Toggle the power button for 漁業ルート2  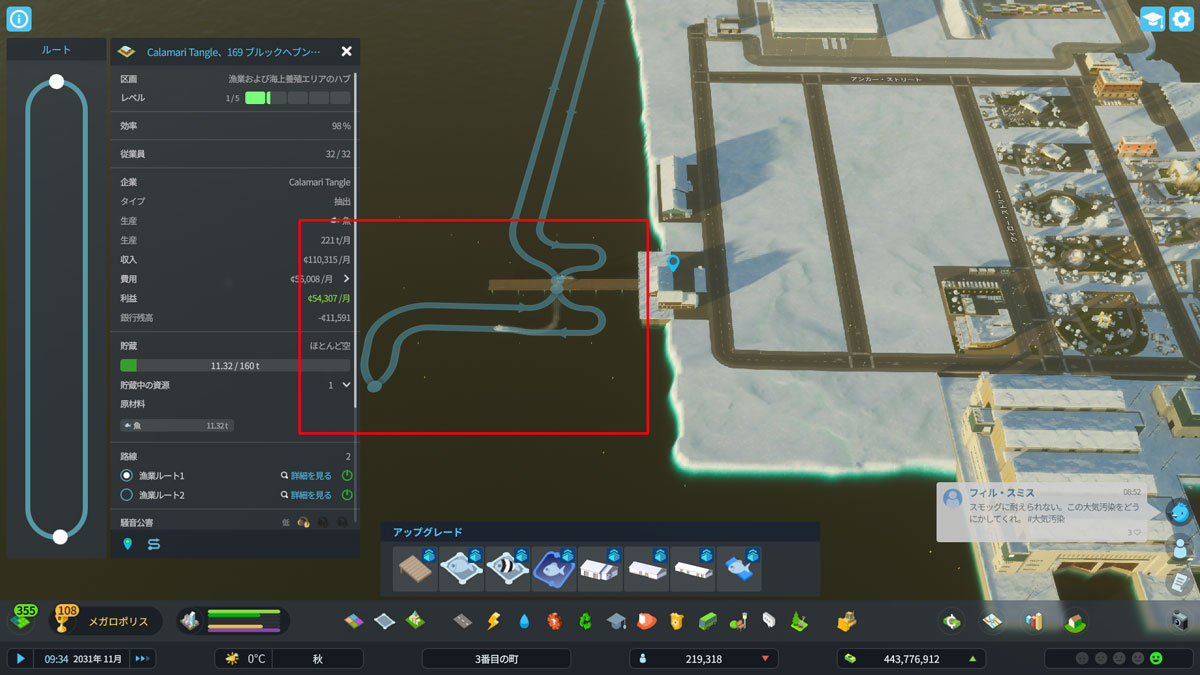click(x=347, y=495)
